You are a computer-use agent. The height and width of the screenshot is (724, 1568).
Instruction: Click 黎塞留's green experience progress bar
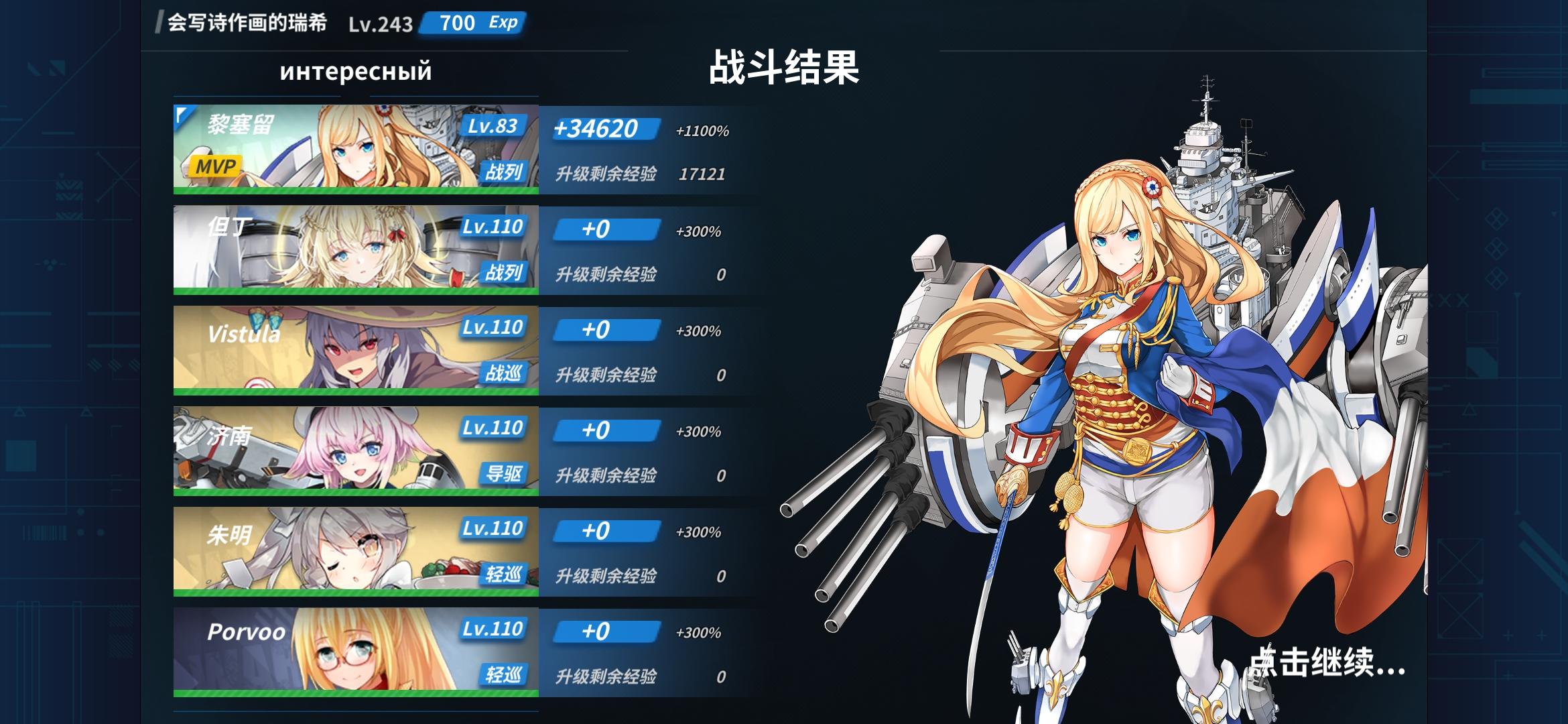pyautogui.click(x=355, y=191)
